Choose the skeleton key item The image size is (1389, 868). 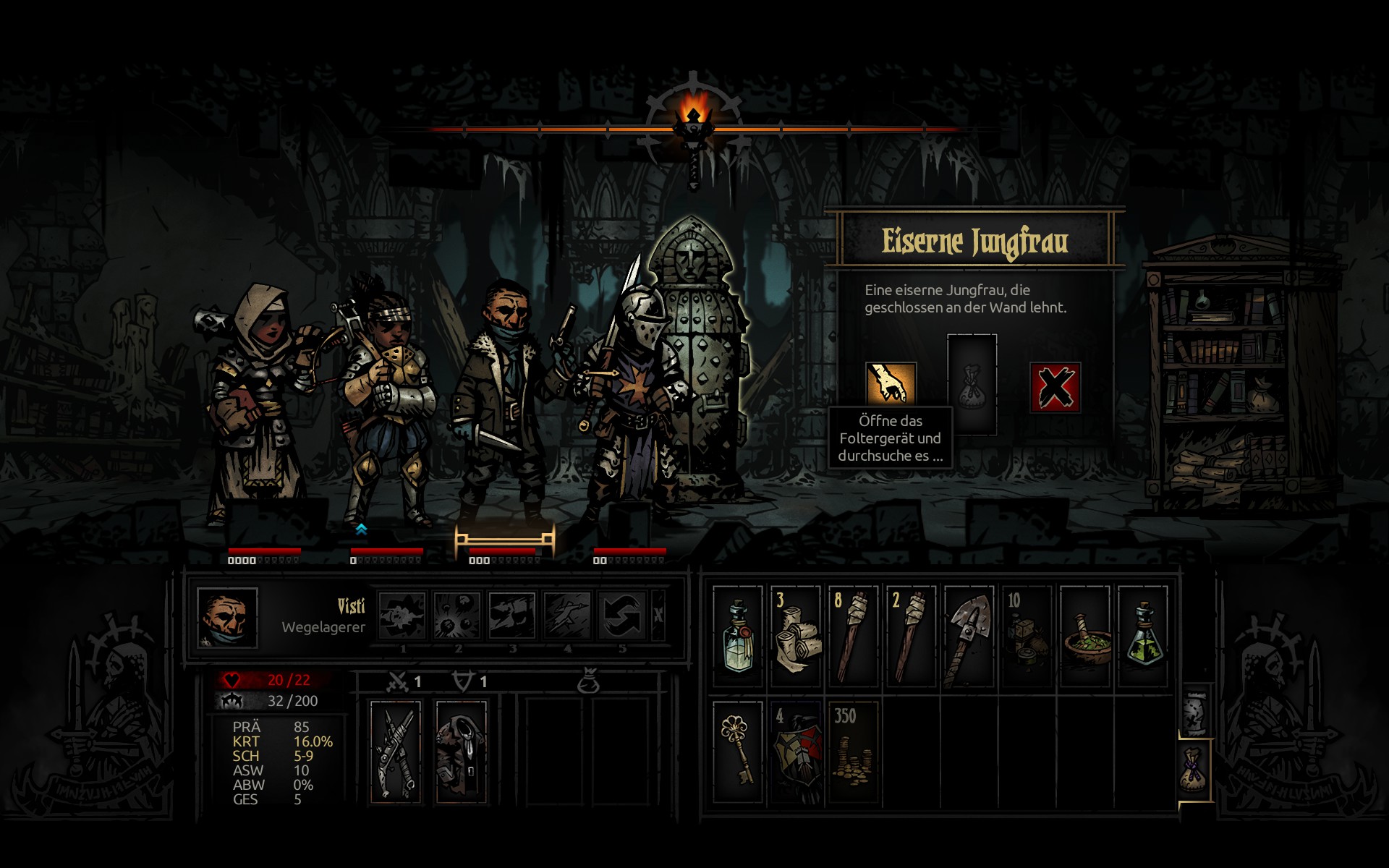click(x=738, y=751)
